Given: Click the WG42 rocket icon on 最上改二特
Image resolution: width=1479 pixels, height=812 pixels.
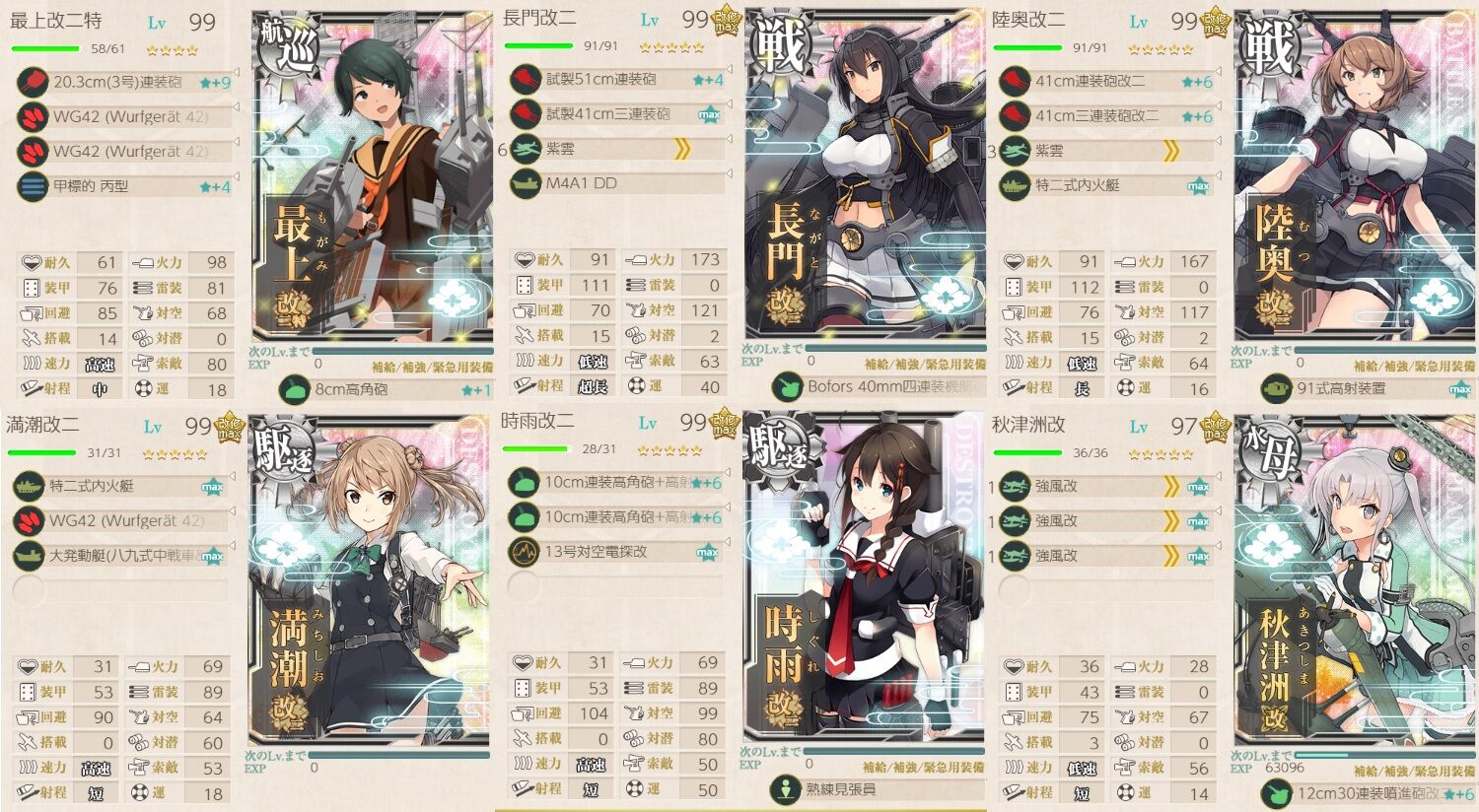Looking at the screenshot, I should pos(33,117).
